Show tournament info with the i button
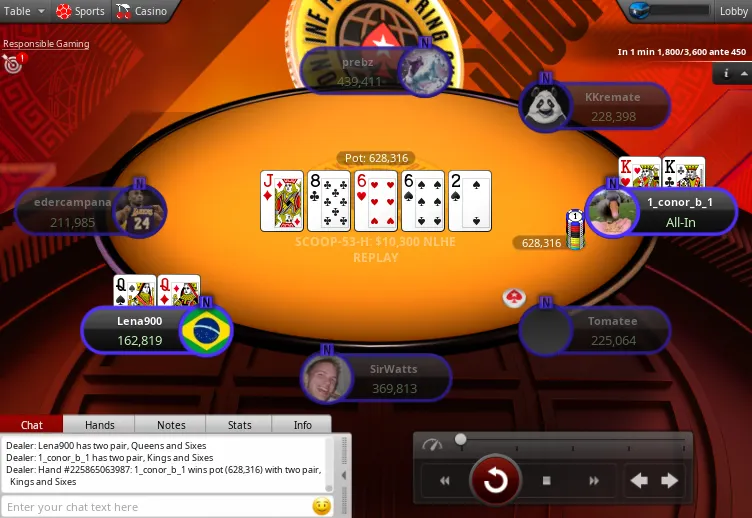Screen dimensions: 752x518 point(726,74)
